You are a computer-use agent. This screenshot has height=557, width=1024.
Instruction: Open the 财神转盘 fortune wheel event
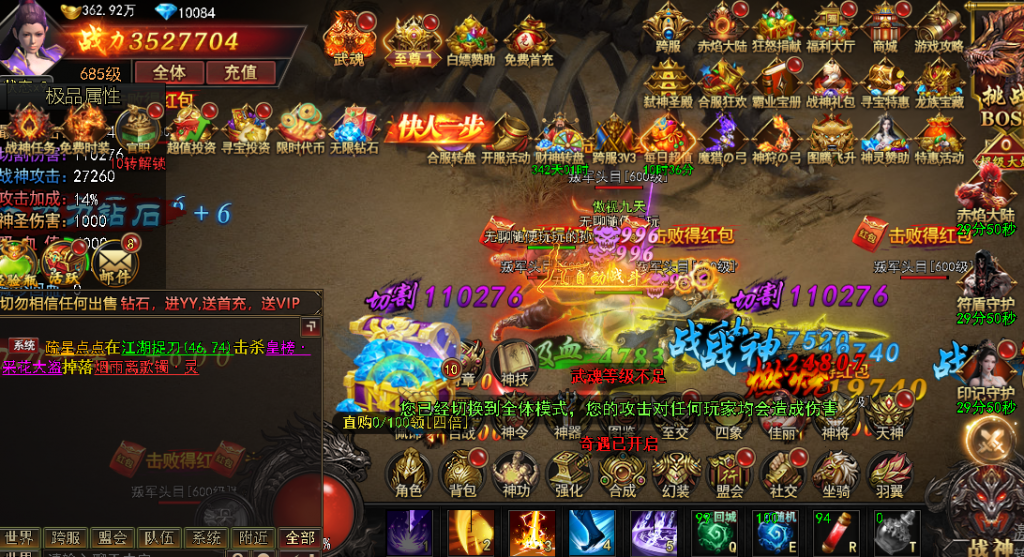coord(559,138)
